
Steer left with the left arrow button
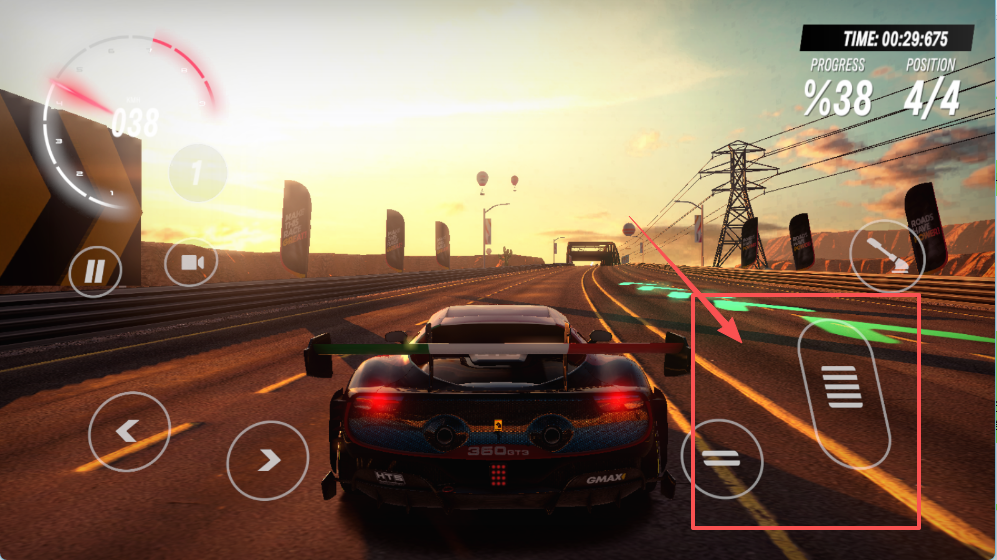(129, 431)
